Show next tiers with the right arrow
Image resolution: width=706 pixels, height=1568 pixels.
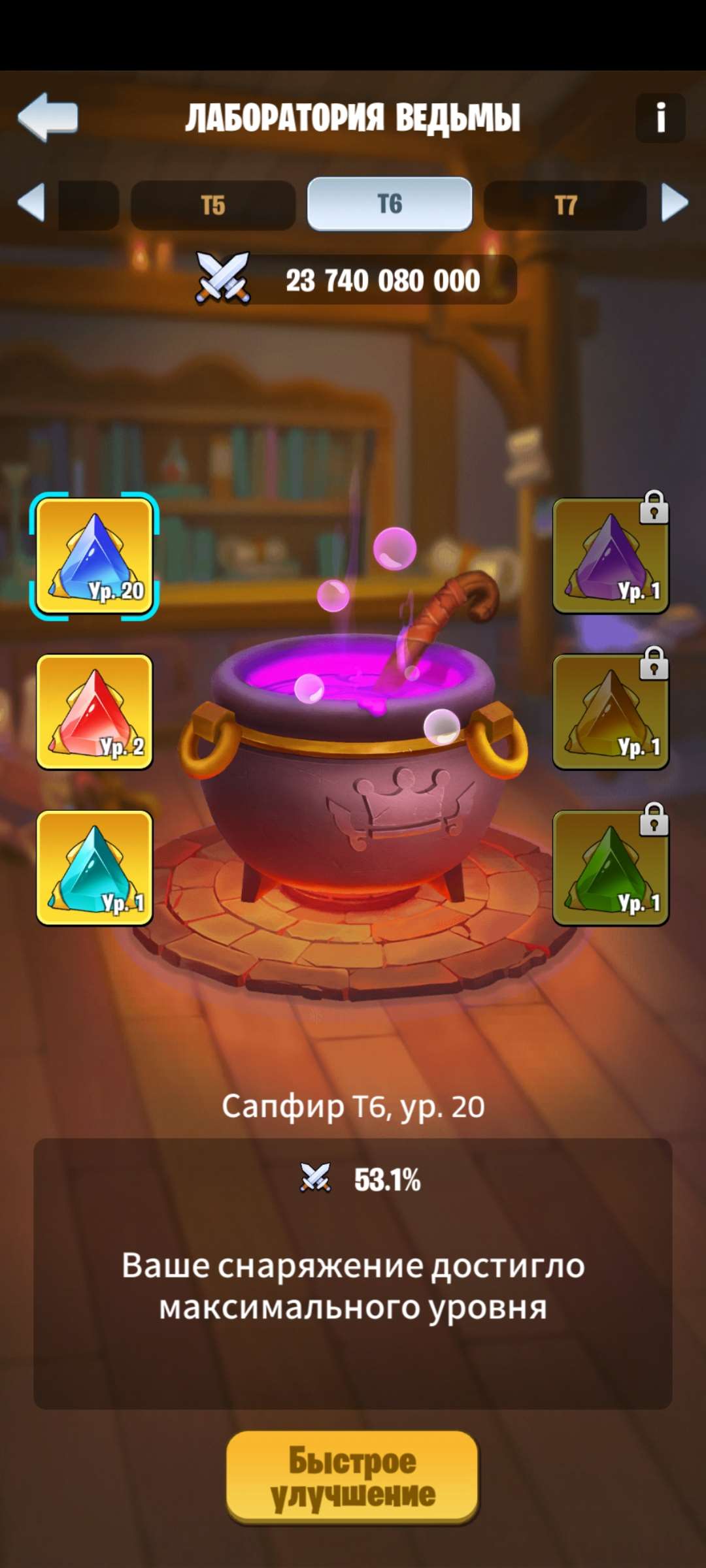coord(675,203)
